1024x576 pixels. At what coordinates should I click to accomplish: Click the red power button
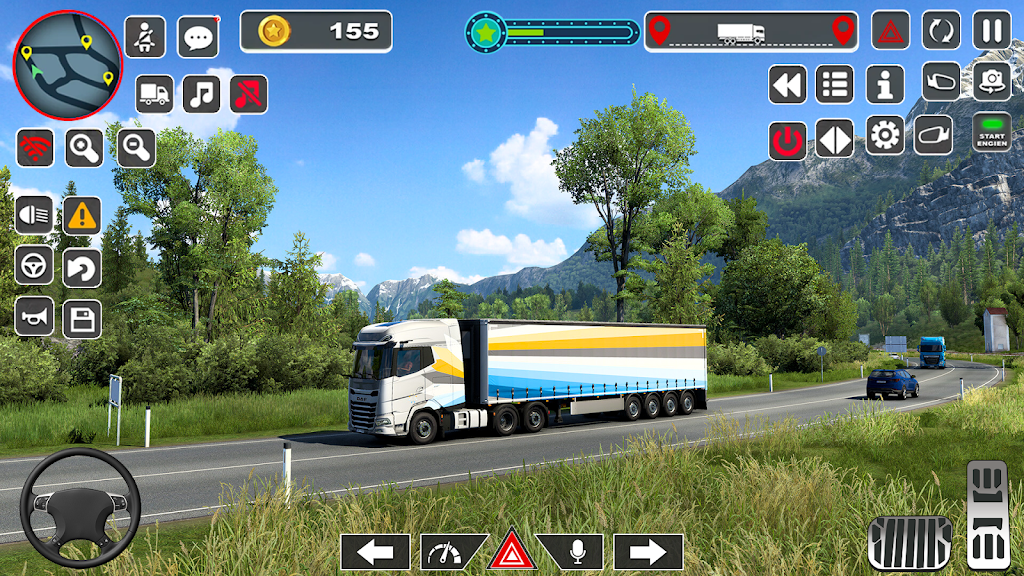click(x=788, y=140)
